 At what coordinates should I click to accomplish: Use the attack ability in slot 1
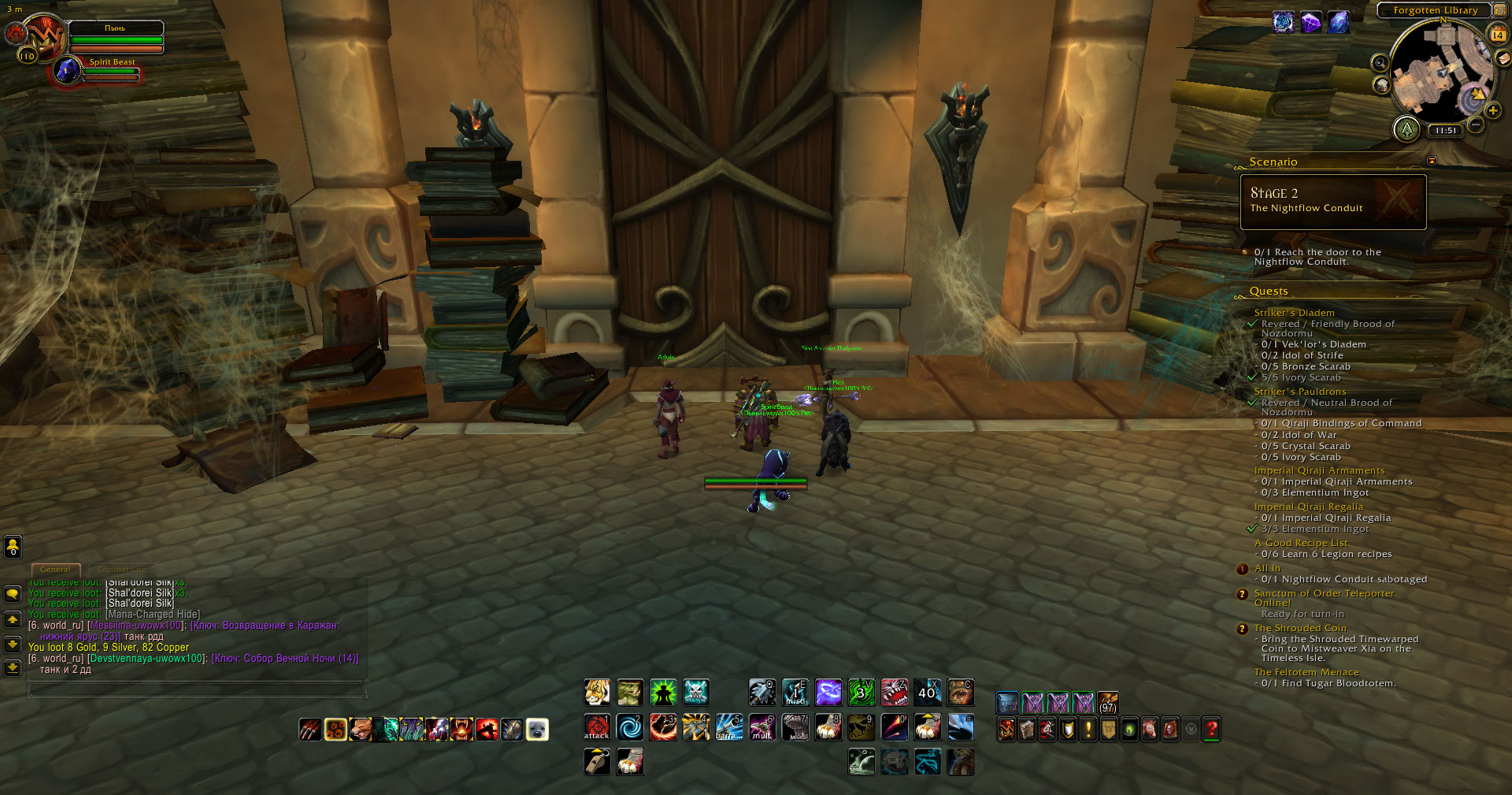597,727
